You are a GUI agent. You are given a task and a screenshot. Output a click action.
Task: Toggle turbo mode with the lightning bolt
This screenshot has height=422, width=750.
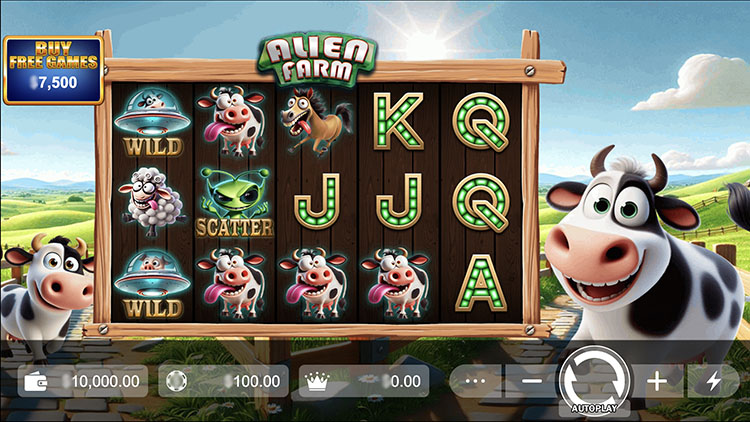[713, 381]
